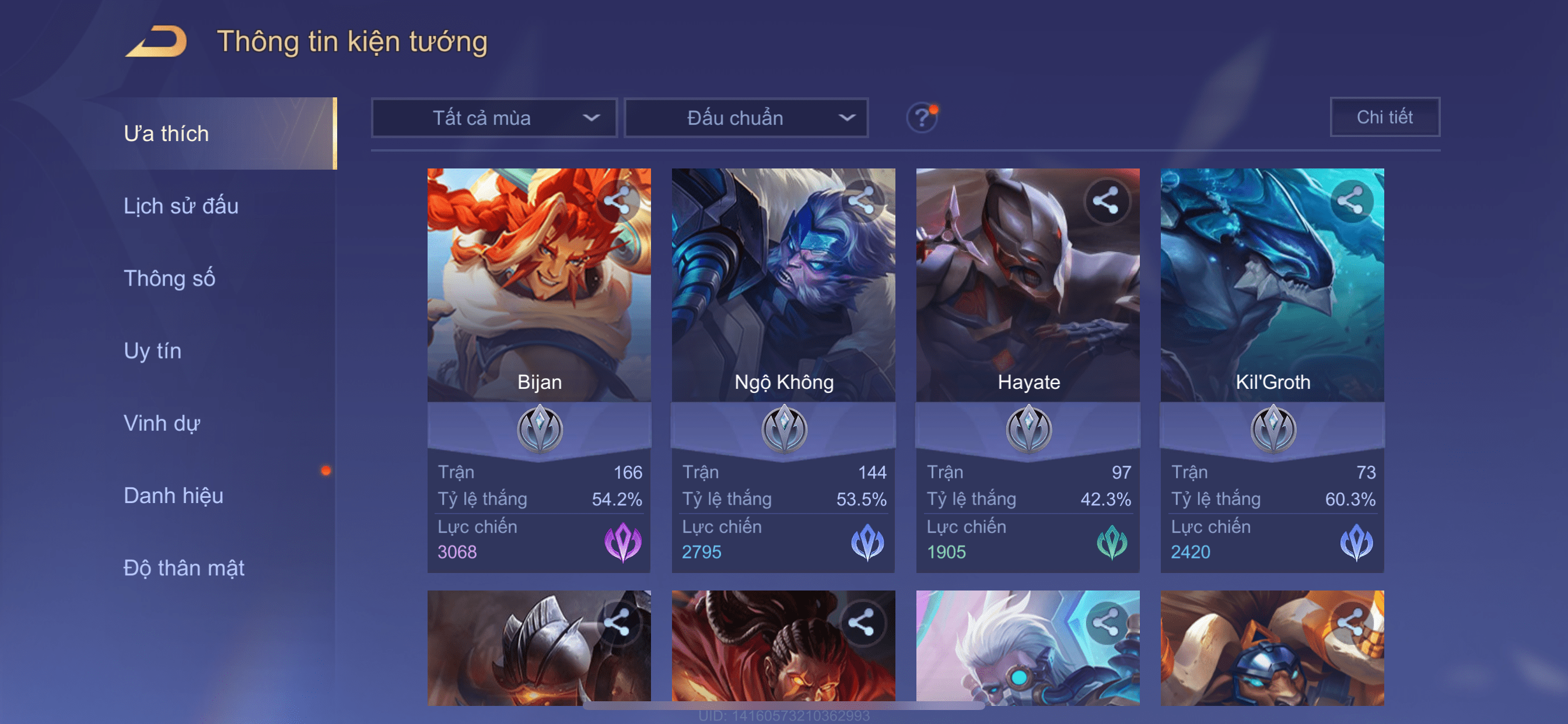The width and height of the screenshot is (1568, 724).
Task: View the Độ thân mật tab
Action: tap(184, 568)
